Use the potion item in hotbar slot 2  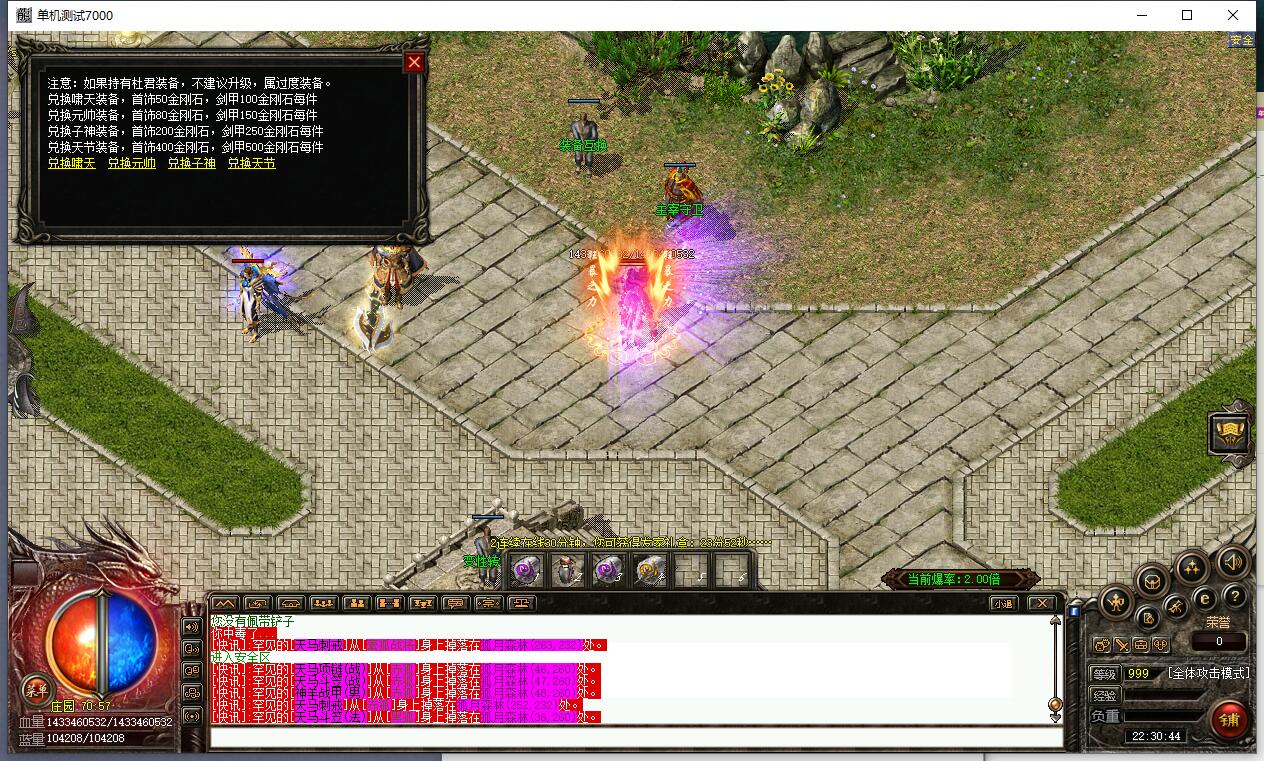[x=568, y=570]
